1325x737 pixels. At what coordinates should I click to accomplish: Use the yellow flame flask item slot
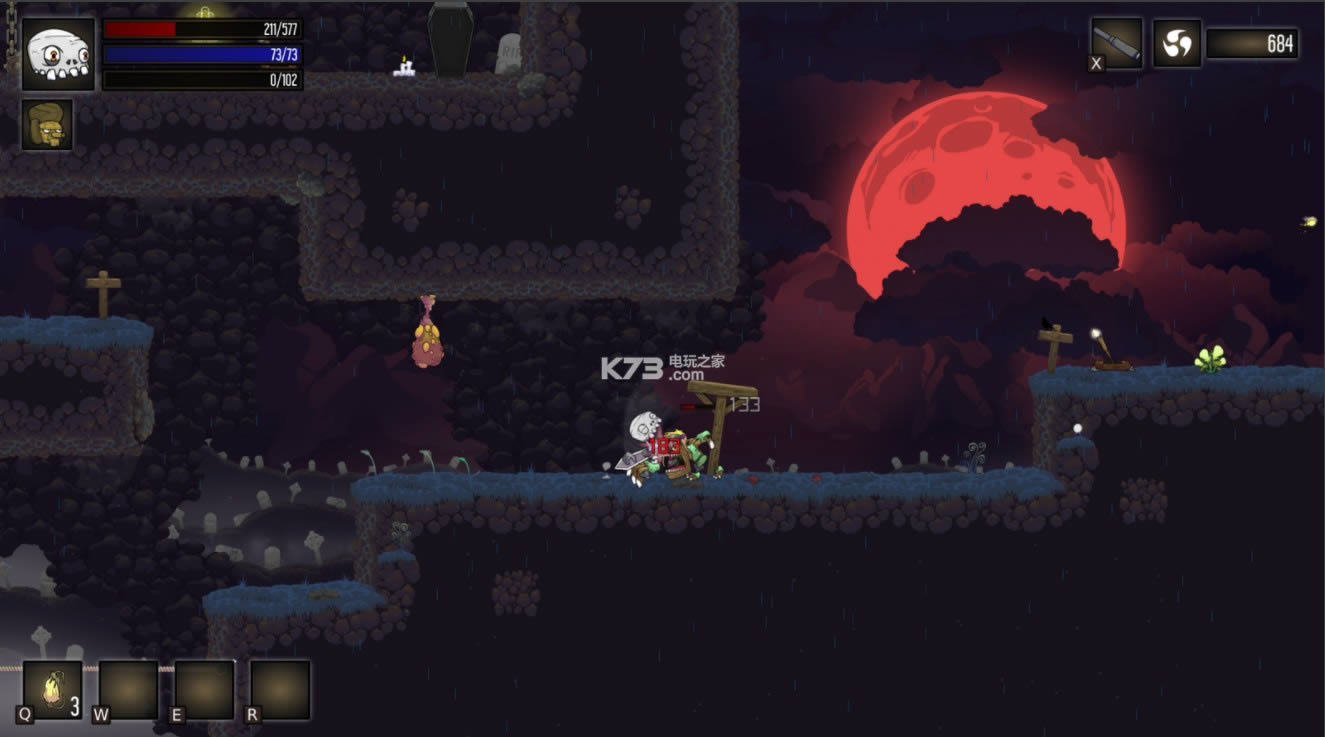click(52, 690)
